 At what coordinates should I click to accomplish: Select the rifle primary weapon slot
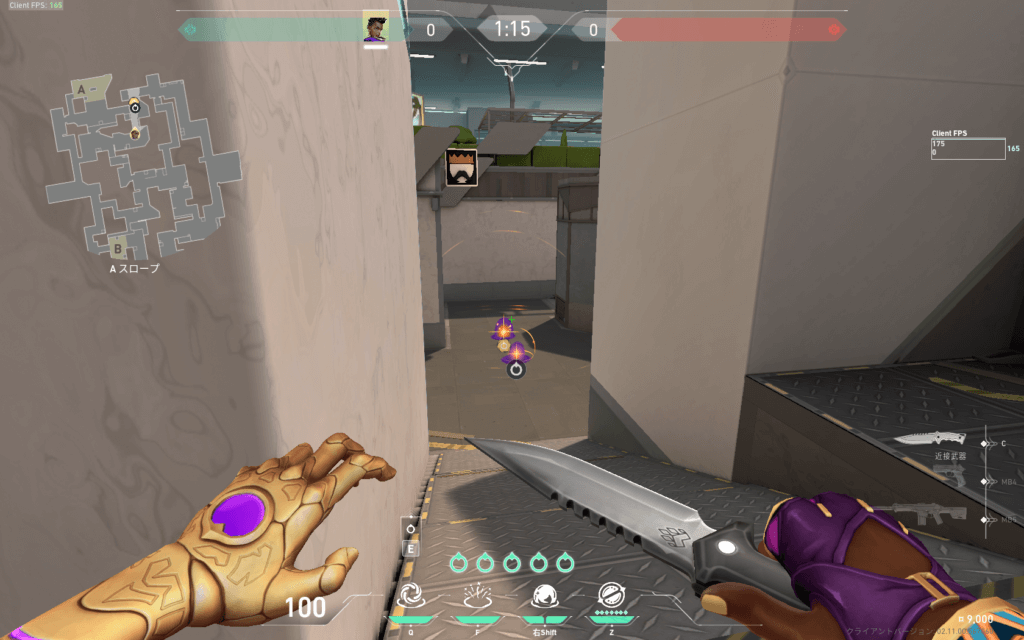[x=932, y=514]
